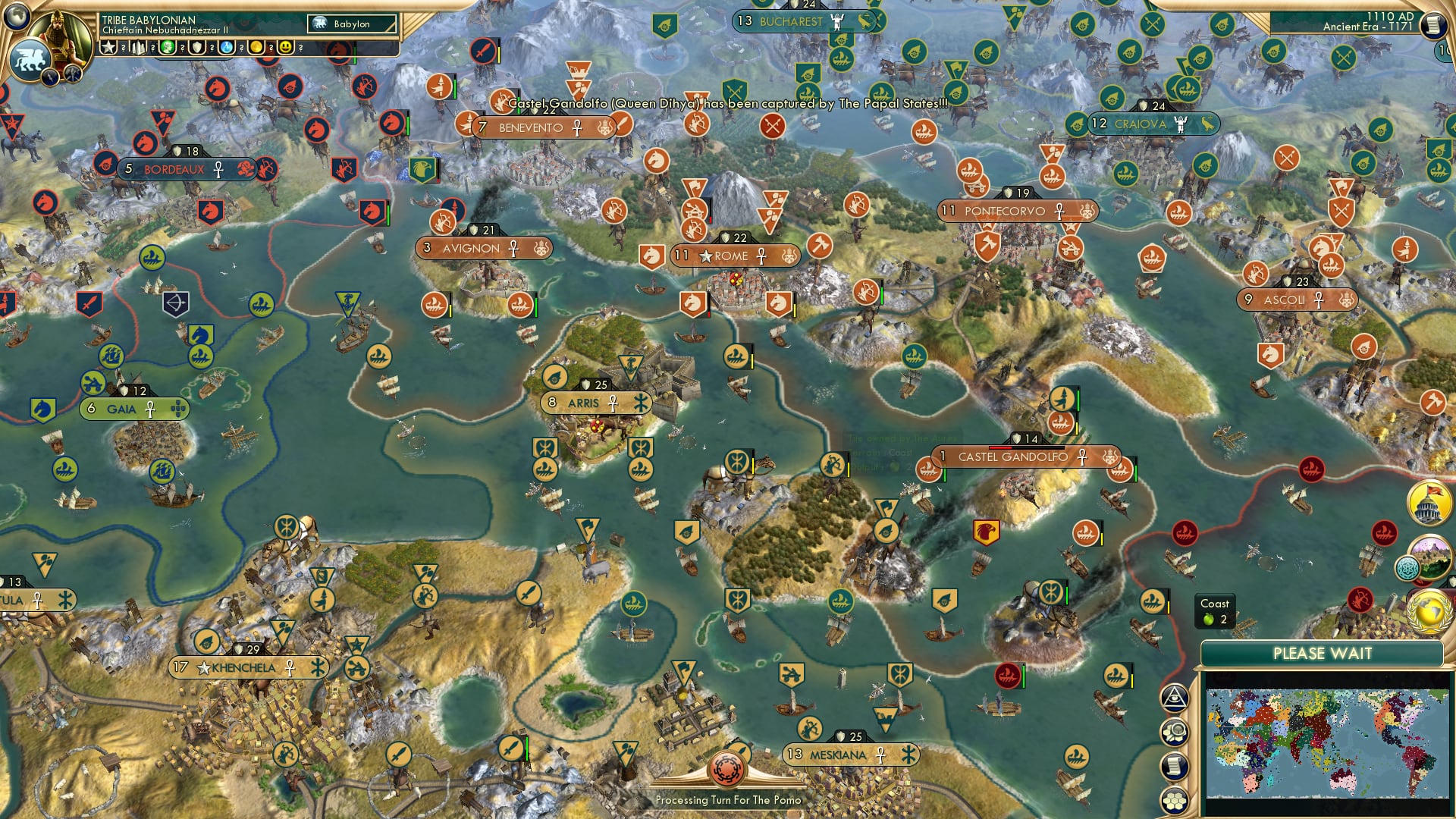Click the score star icon in the top bar
1456x819 pixels.
pyautogui.click(x=108, y=48)
